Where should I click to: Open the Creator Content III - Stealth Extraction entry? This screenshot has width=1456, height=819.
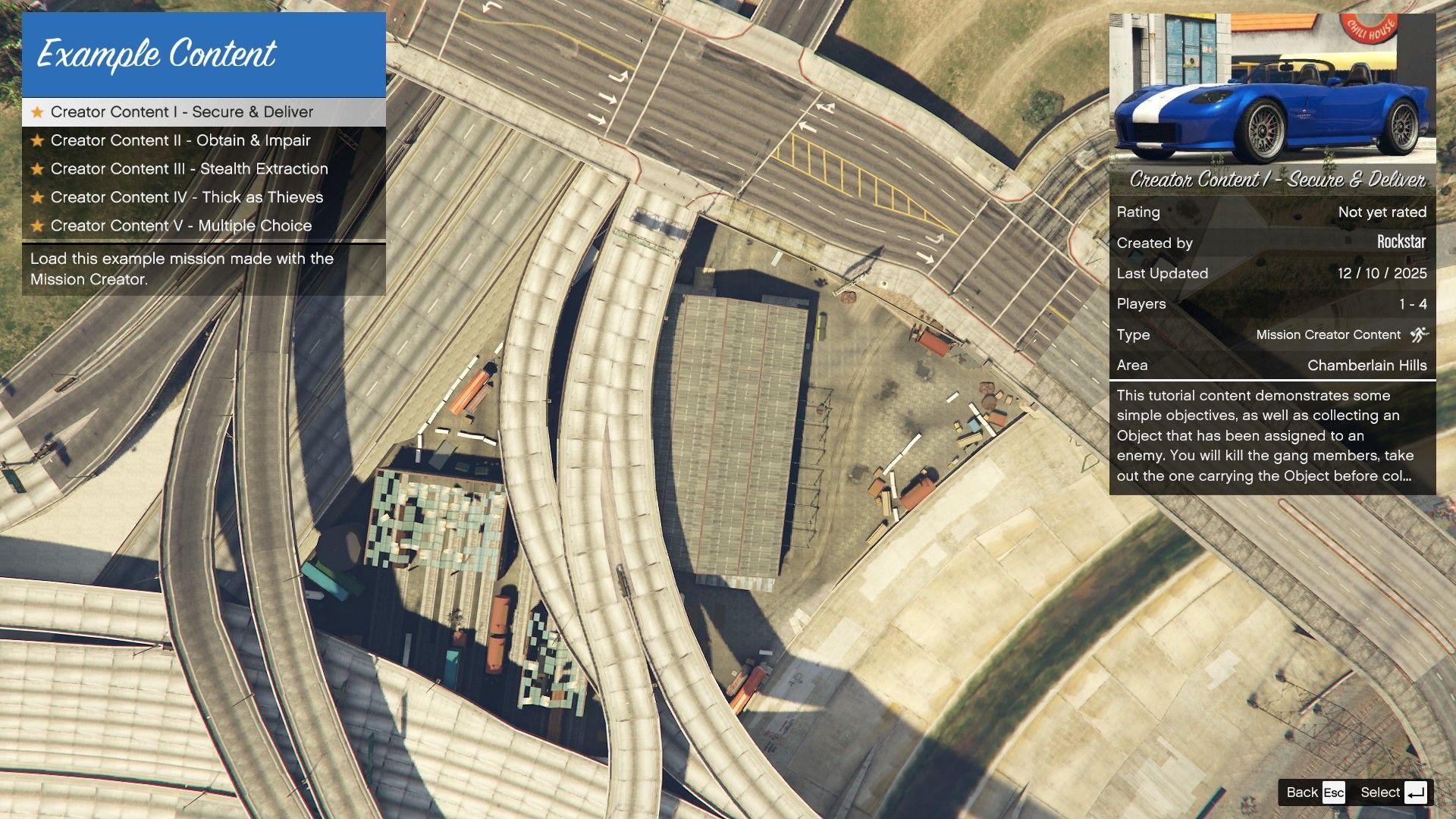(188, 168)
